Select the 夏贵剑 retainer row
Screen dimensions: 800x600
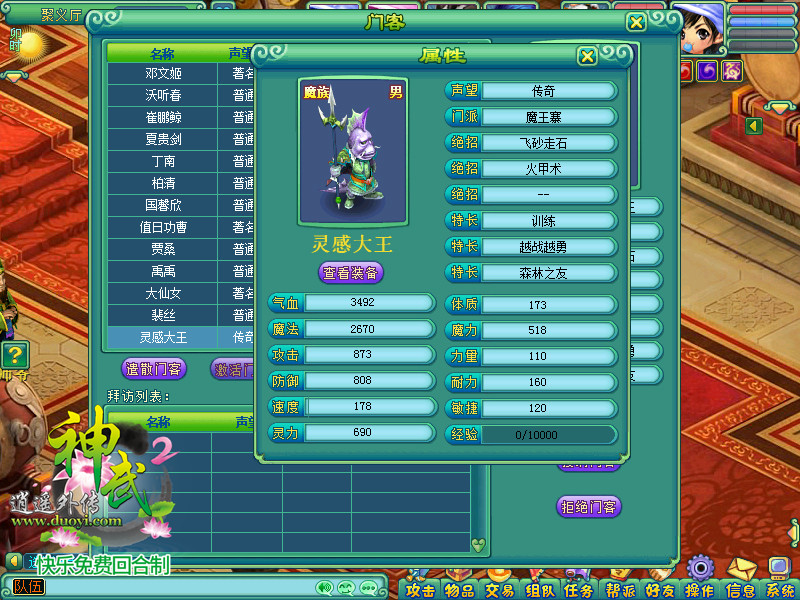coord(162,140)
